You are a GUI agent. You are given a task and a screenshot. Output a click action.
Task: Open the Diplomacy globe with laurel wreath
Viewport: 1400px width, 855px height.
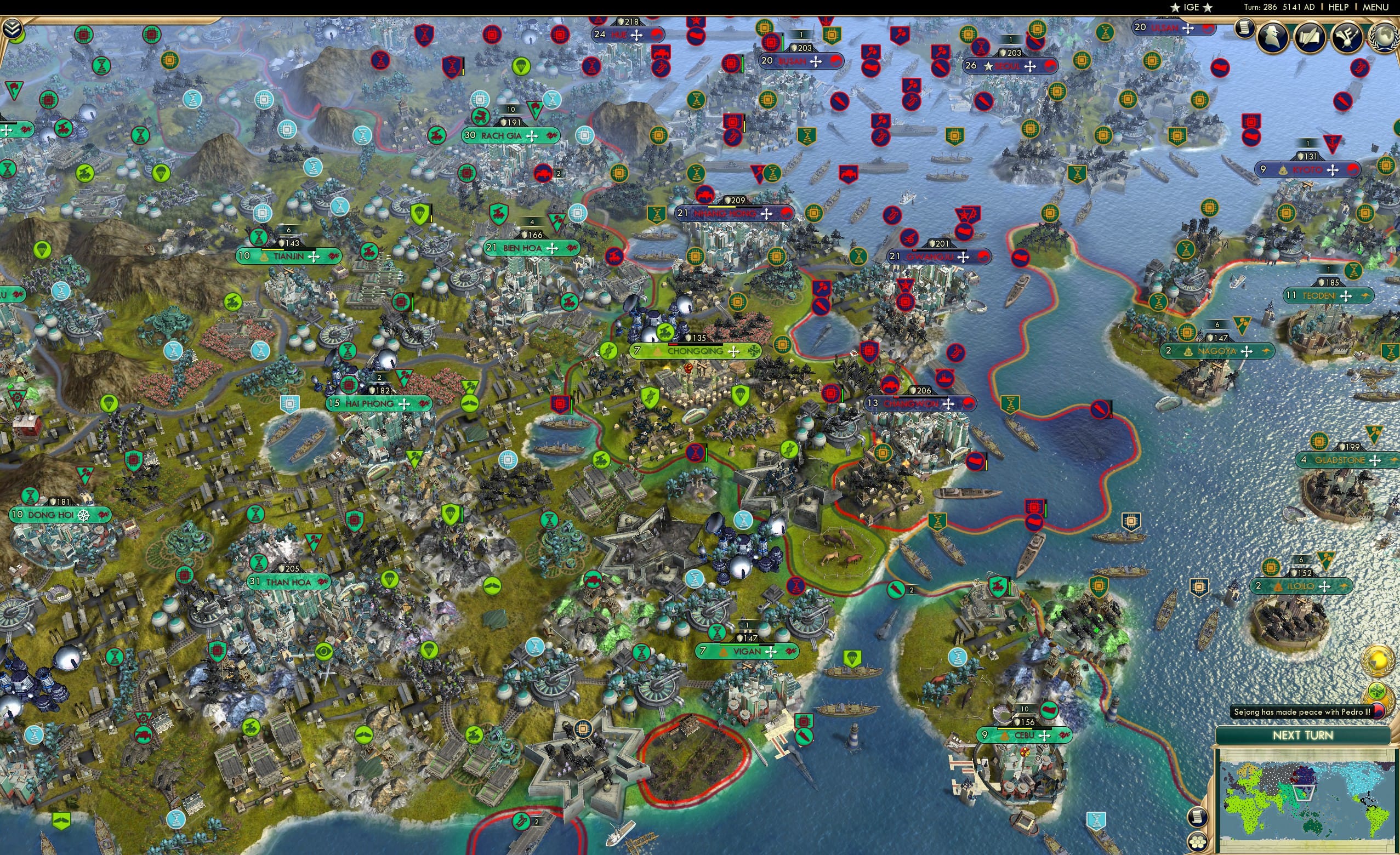click(x=1386, y=38)
